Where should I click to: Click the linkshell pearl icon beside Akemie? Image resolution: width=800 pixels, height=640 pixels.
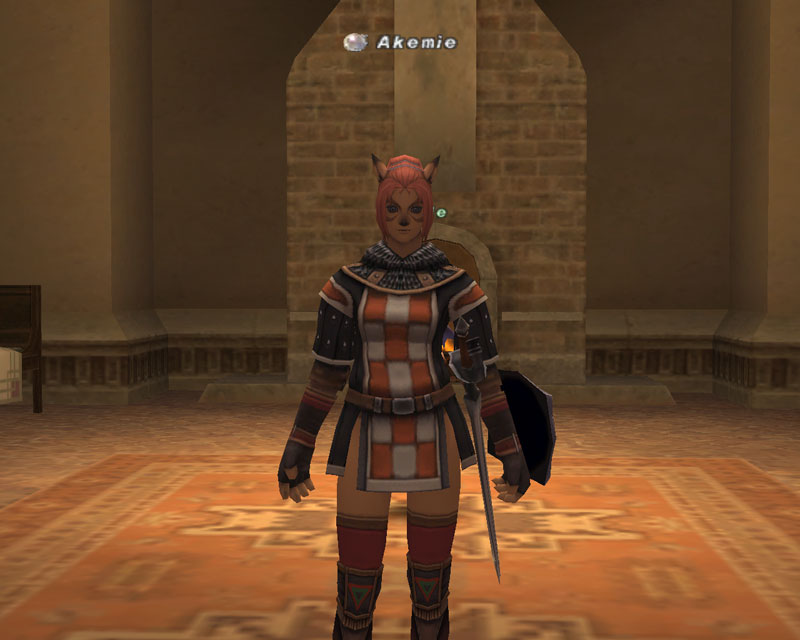[x=354, y=42]
